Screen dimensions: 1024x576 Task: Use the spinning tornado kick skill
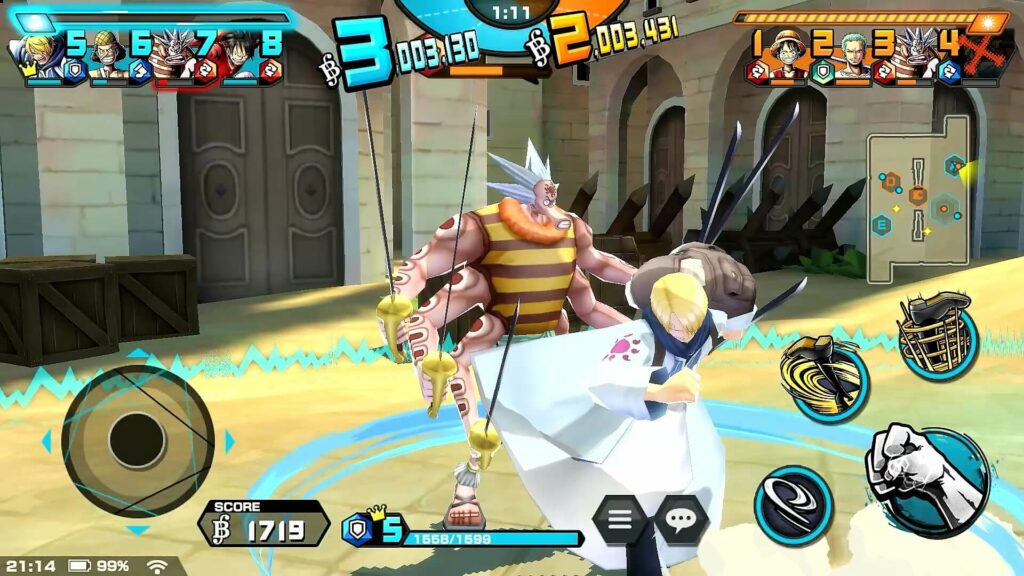coord(825,377)
